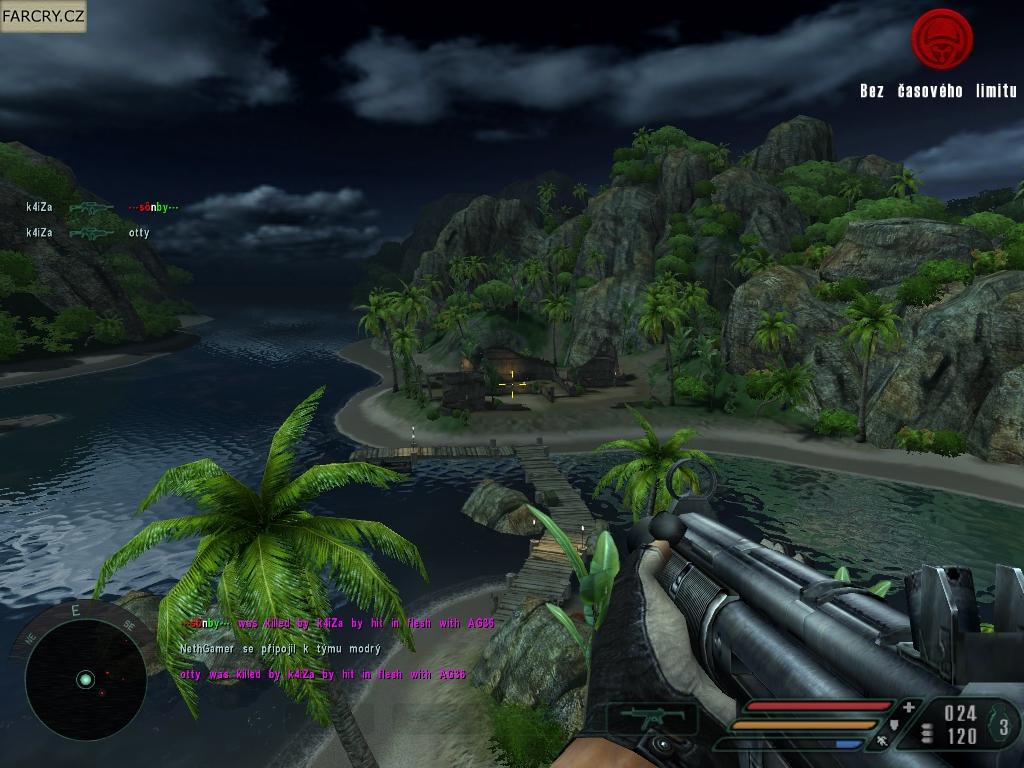This screenshot has width=1024, height=768.
Task: Select the kill feed row for otty
Action: point(89,233)
